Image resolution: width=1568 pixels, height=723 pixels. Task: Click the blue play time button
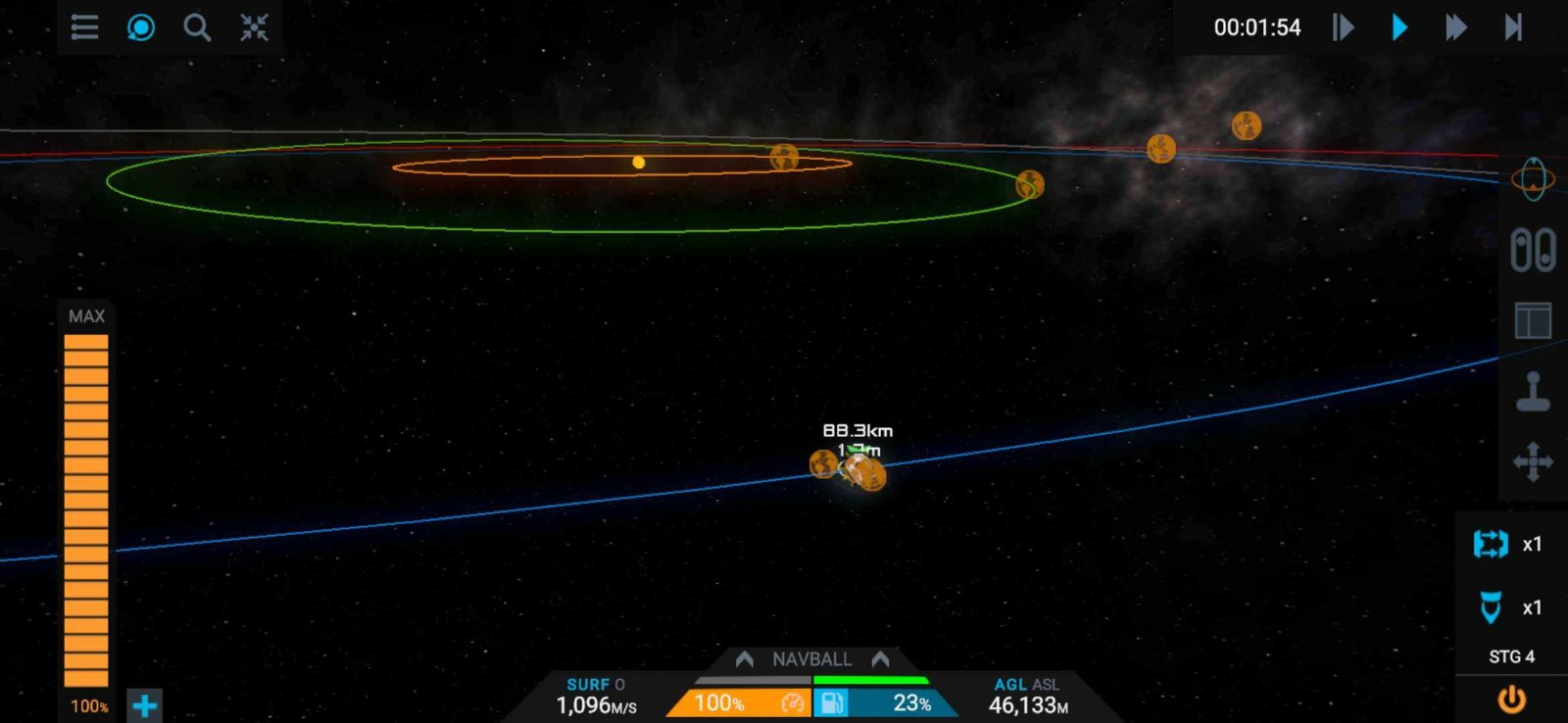1399,27
